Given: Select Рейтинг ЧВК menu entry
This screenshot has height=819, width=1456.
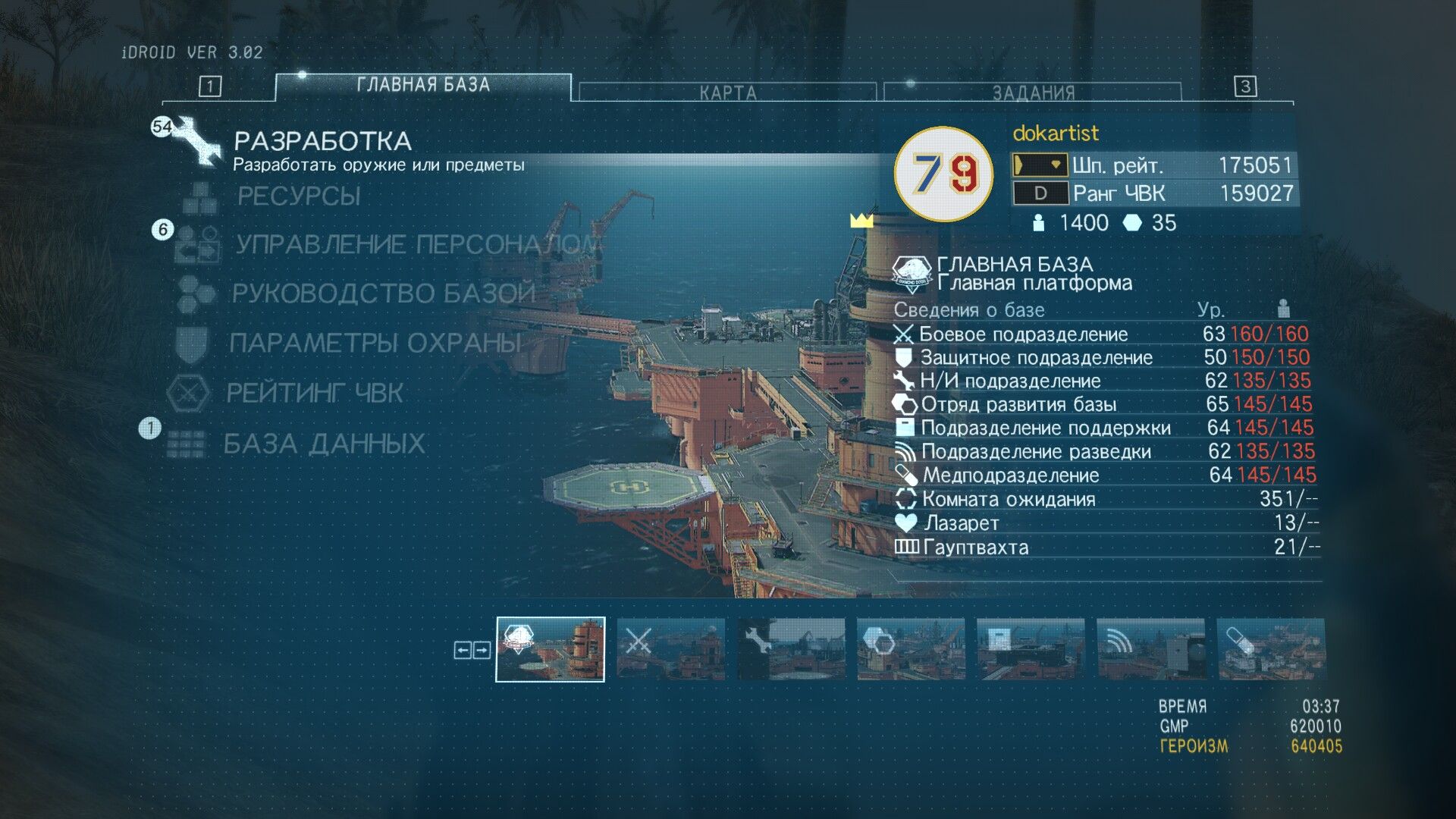Looking at the screenshot, I should coord(314,393).
